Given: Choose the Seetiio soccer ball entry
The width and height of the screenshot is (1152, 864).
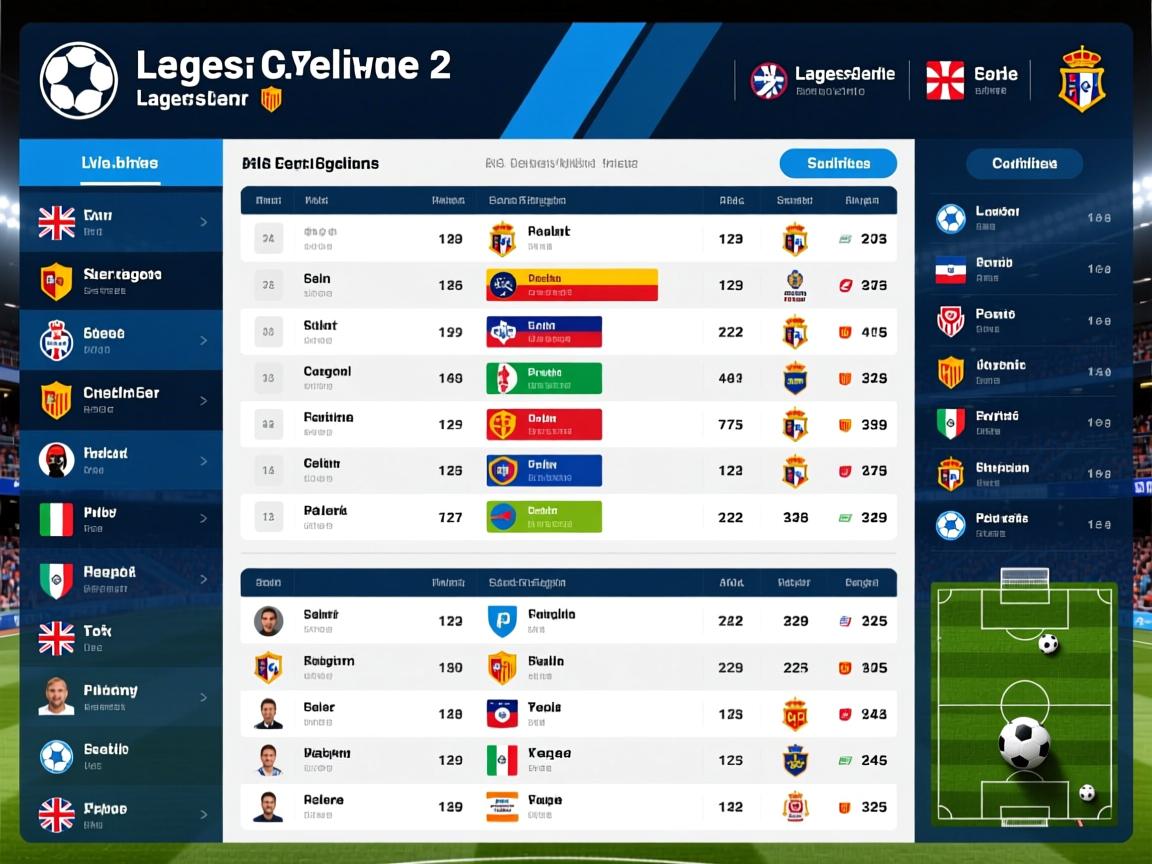Looking at the screenshot, I should point(121,756).
